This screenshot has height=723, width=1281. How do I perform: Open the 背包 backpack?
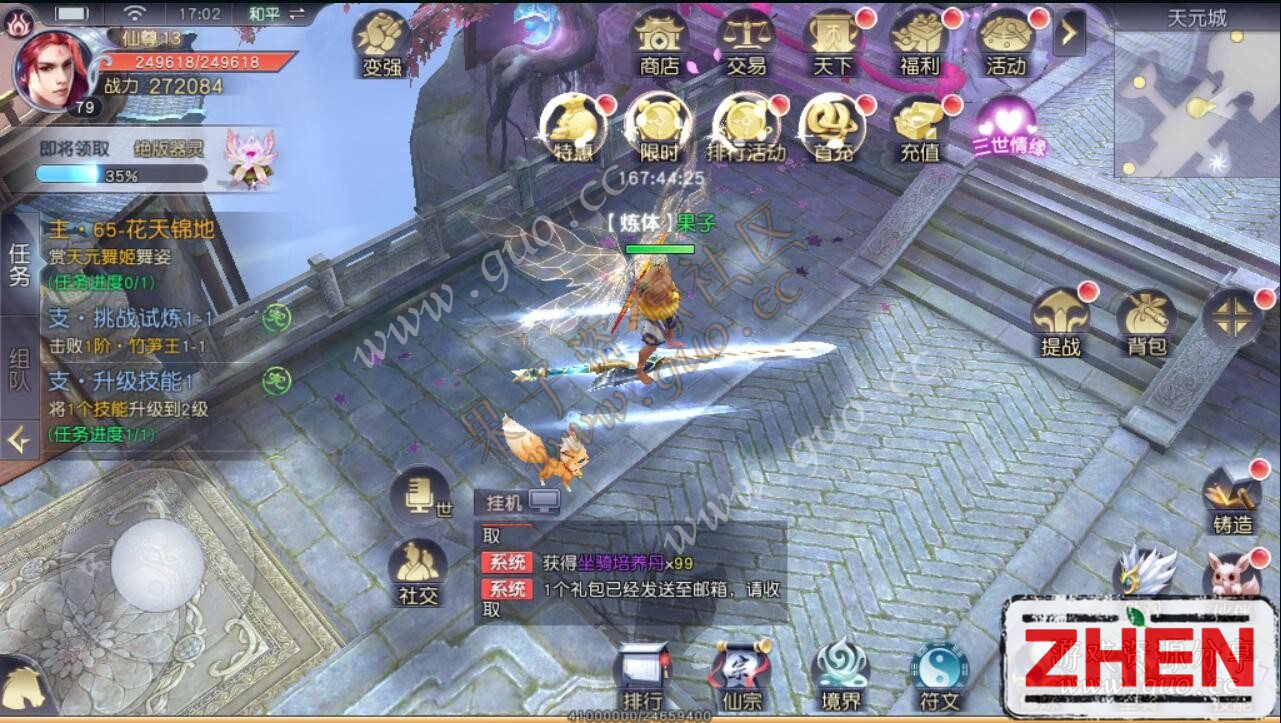pyautogui.click(x=1146, y=323)
